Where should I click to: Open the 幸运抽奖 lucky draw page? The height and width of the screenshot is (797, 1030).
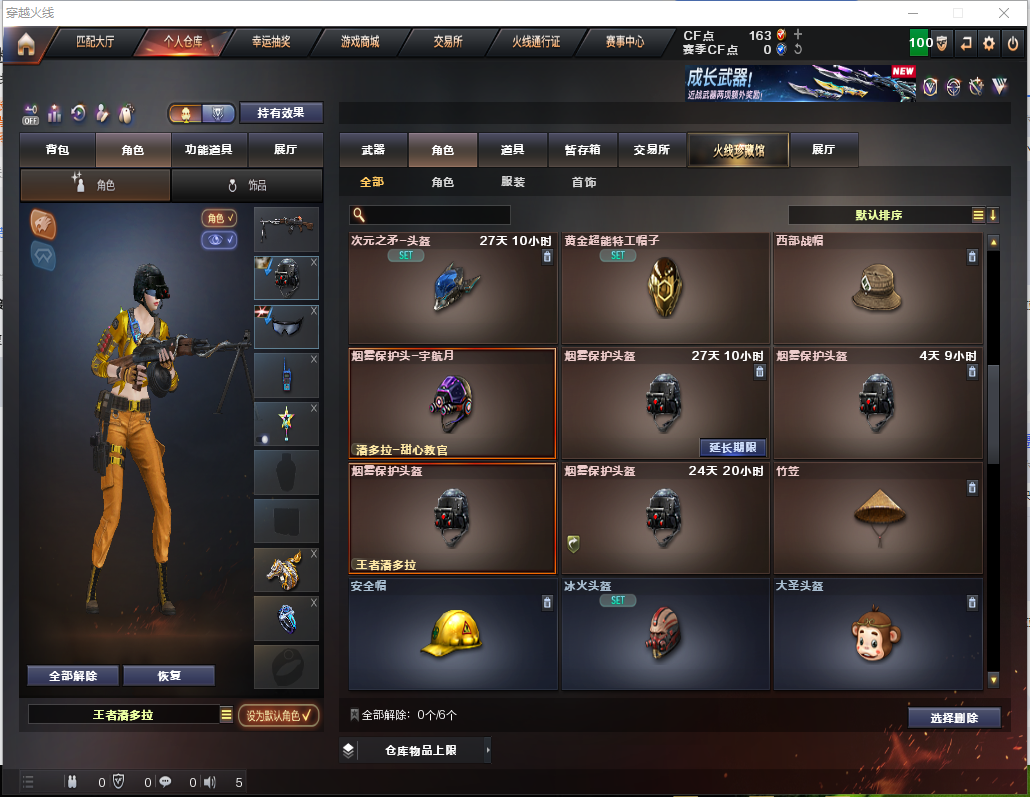point(270,42)
